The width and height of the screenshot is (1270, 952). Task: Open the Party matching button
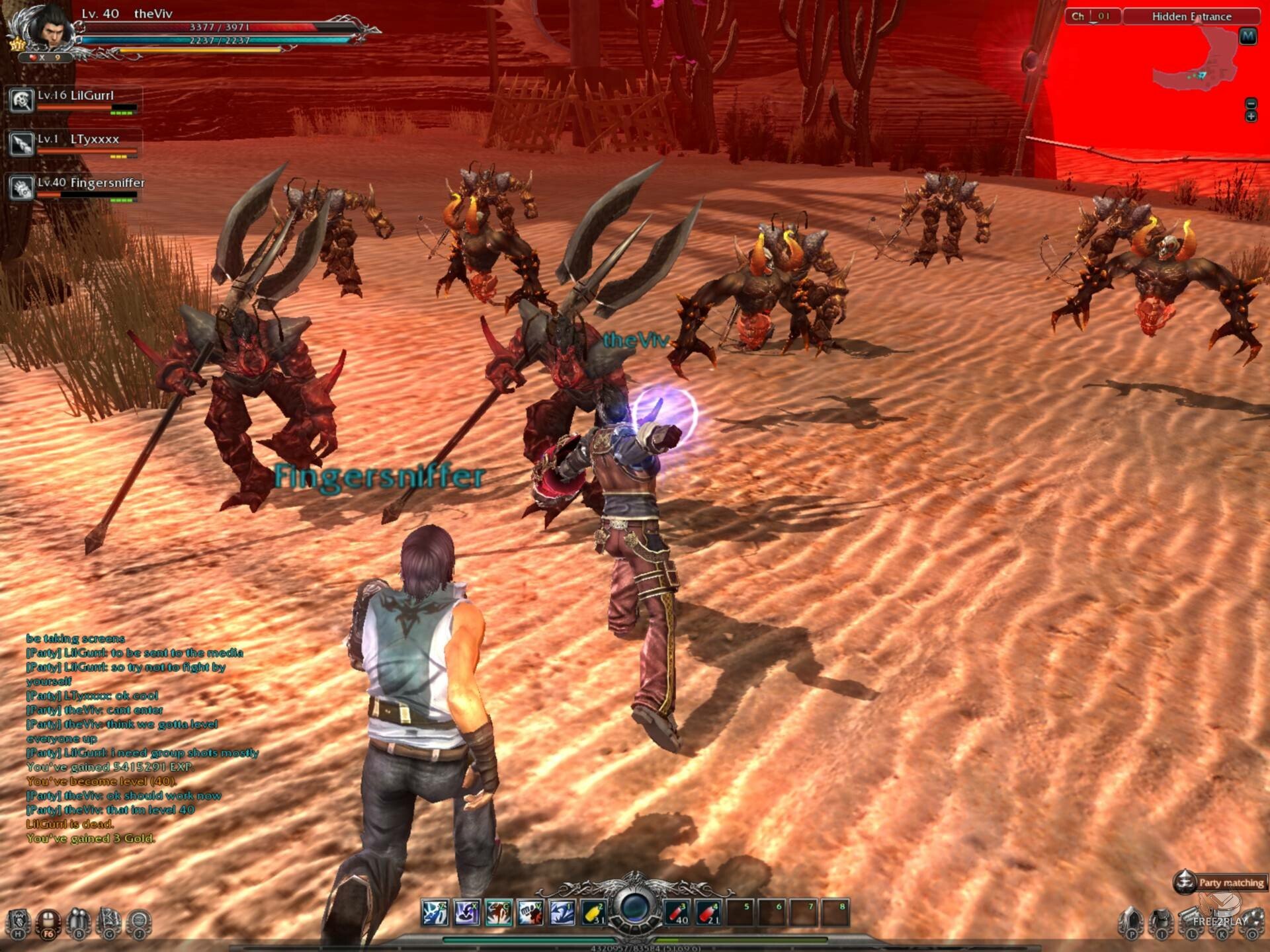(1220, 882)
